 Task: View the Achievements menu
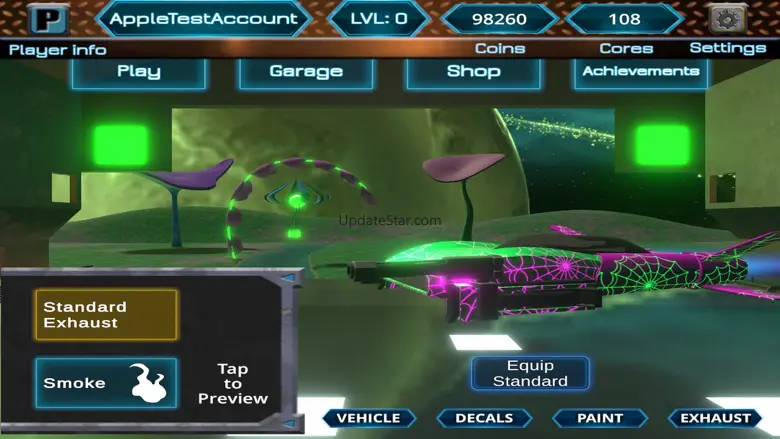(641, 71)
